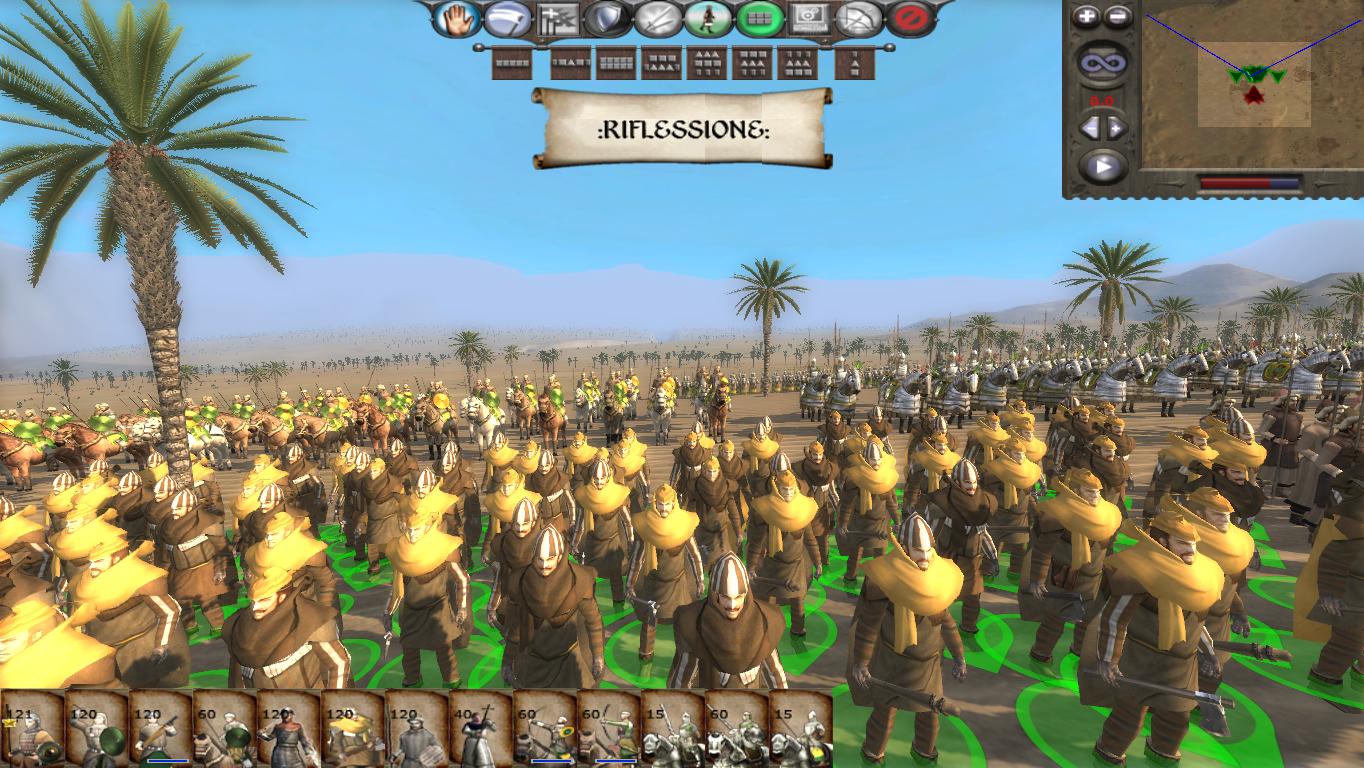Click the halt hand icon
Viewport: 1364px width, 768px height.
456,17
